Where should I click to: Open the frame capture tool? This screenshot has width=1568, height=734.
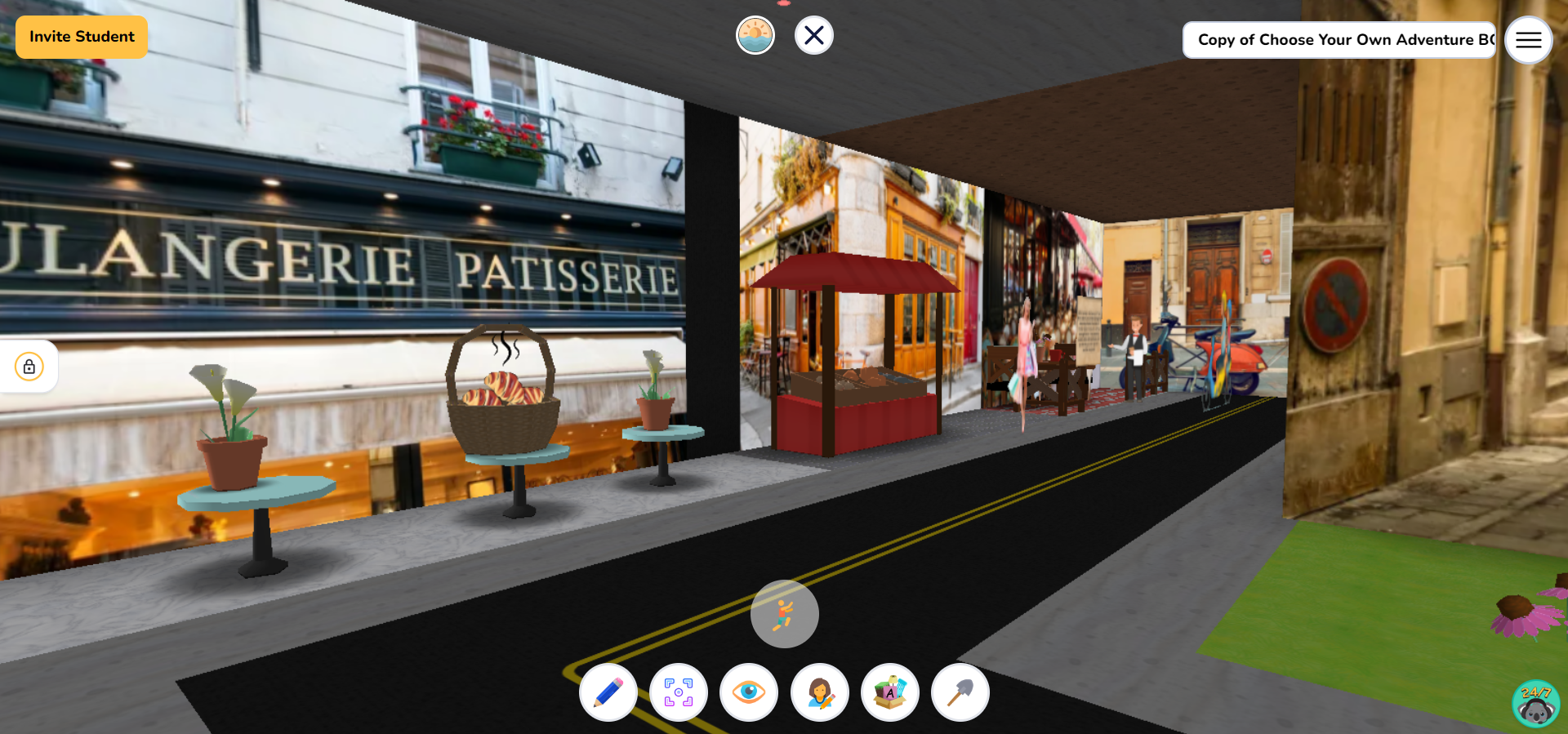tap(679, 692)
